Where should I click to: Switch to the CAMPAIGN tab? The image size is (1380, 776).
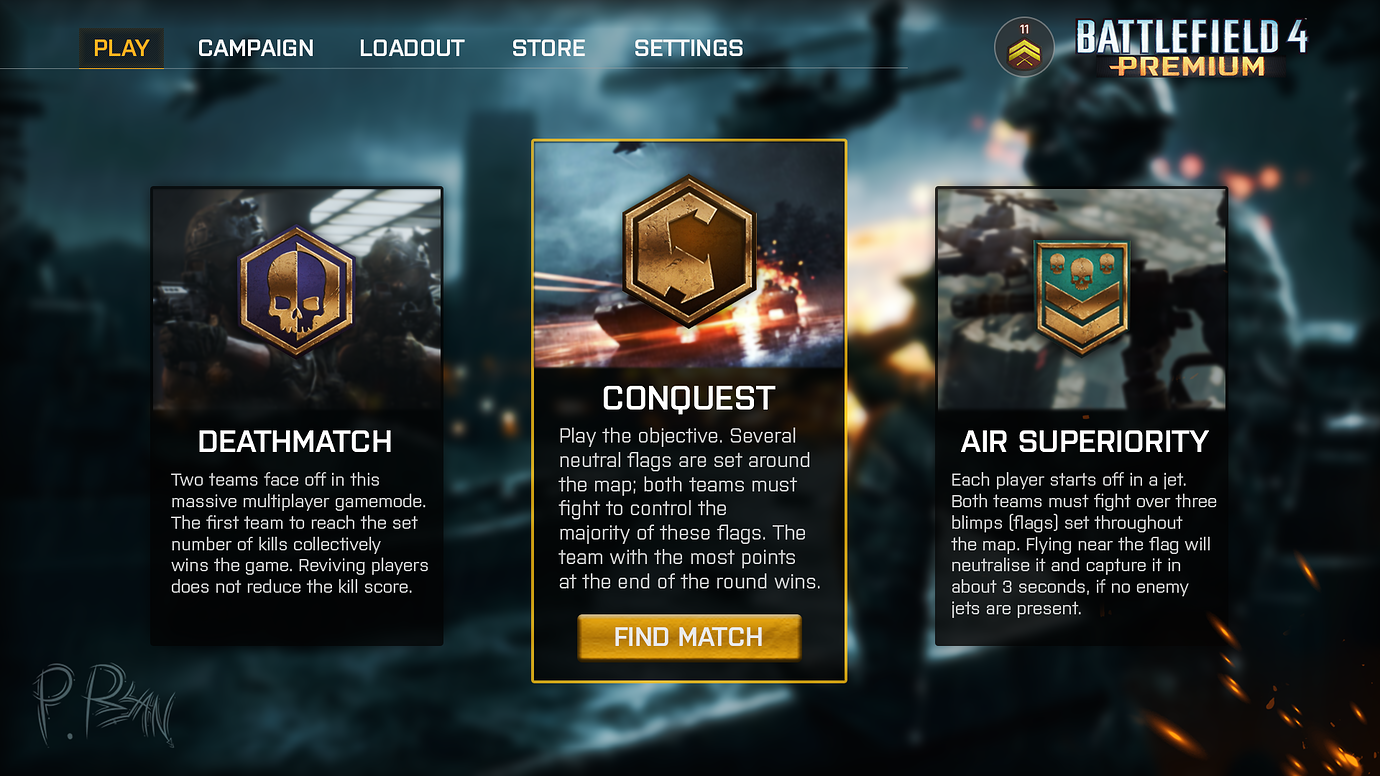click(x=255, y=47)
